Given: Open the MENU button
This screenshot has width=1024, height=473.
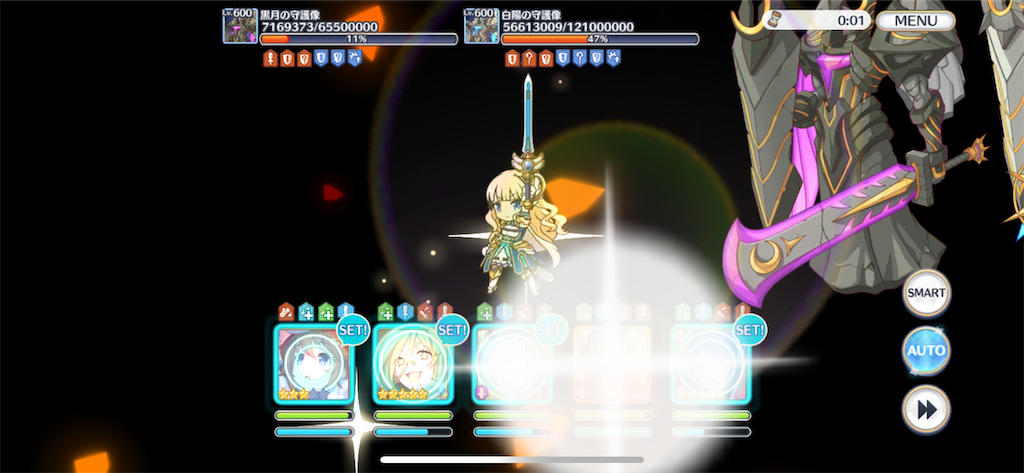Looking at the screenshot, I should click(915, 20).
